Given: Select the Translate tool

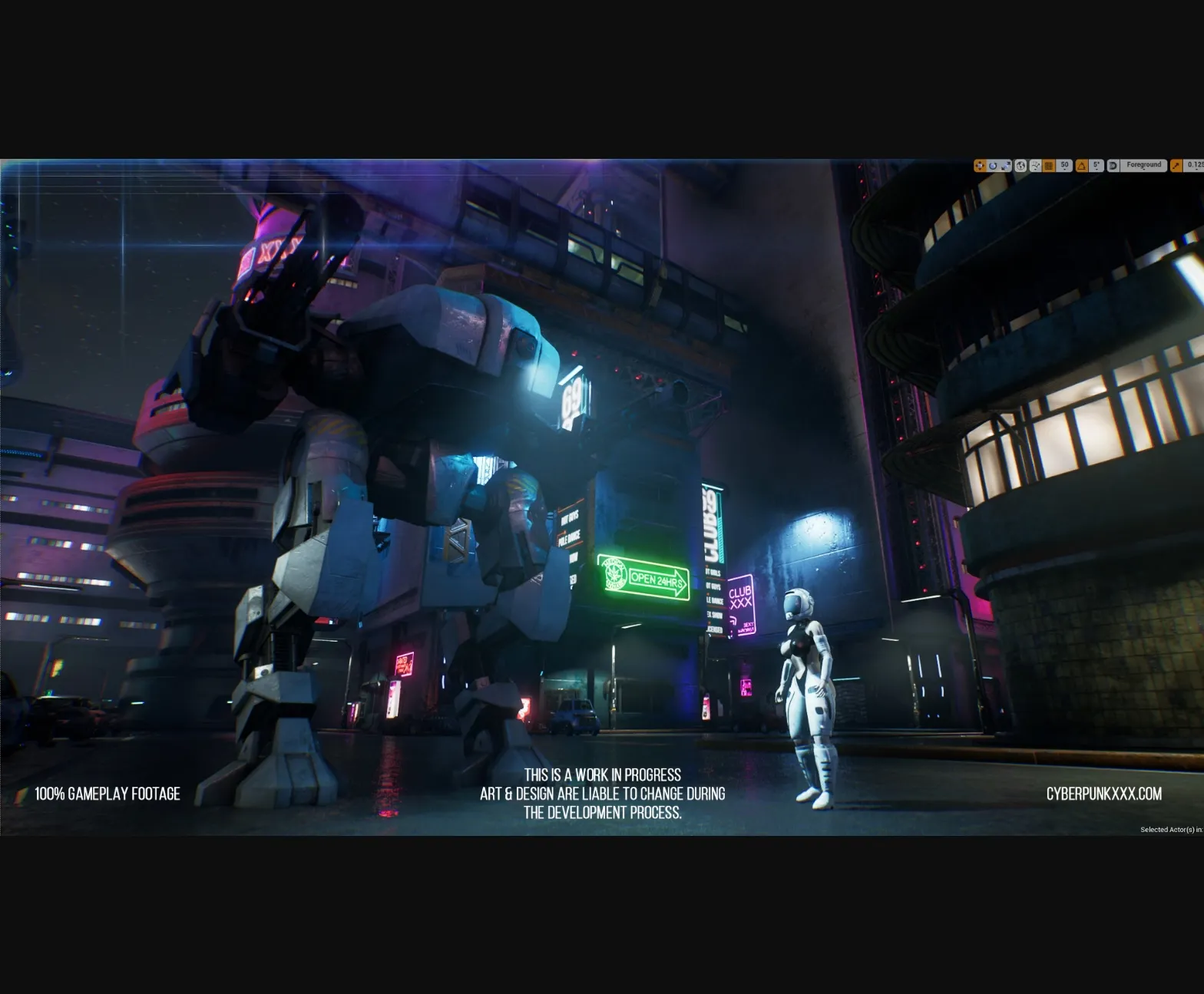Looking at the screenshot, I should [981, 165].
